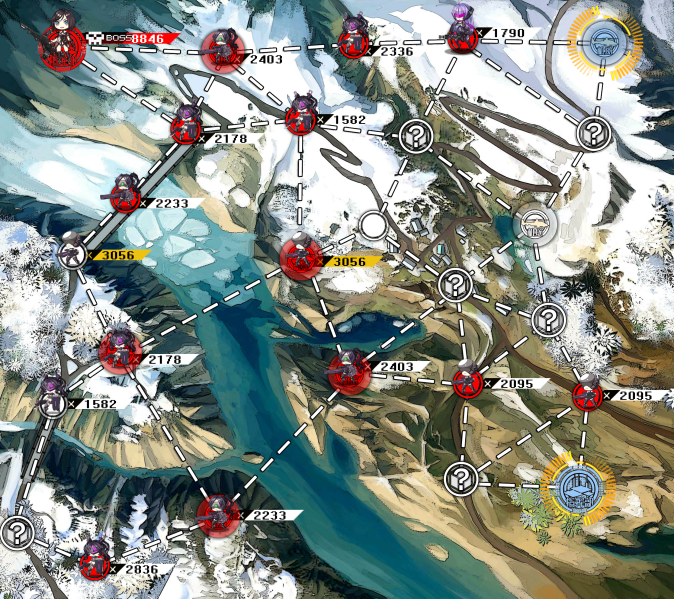
Task: Select the BOSS 8846 enemy node
Action: click(x=60, y=44)
